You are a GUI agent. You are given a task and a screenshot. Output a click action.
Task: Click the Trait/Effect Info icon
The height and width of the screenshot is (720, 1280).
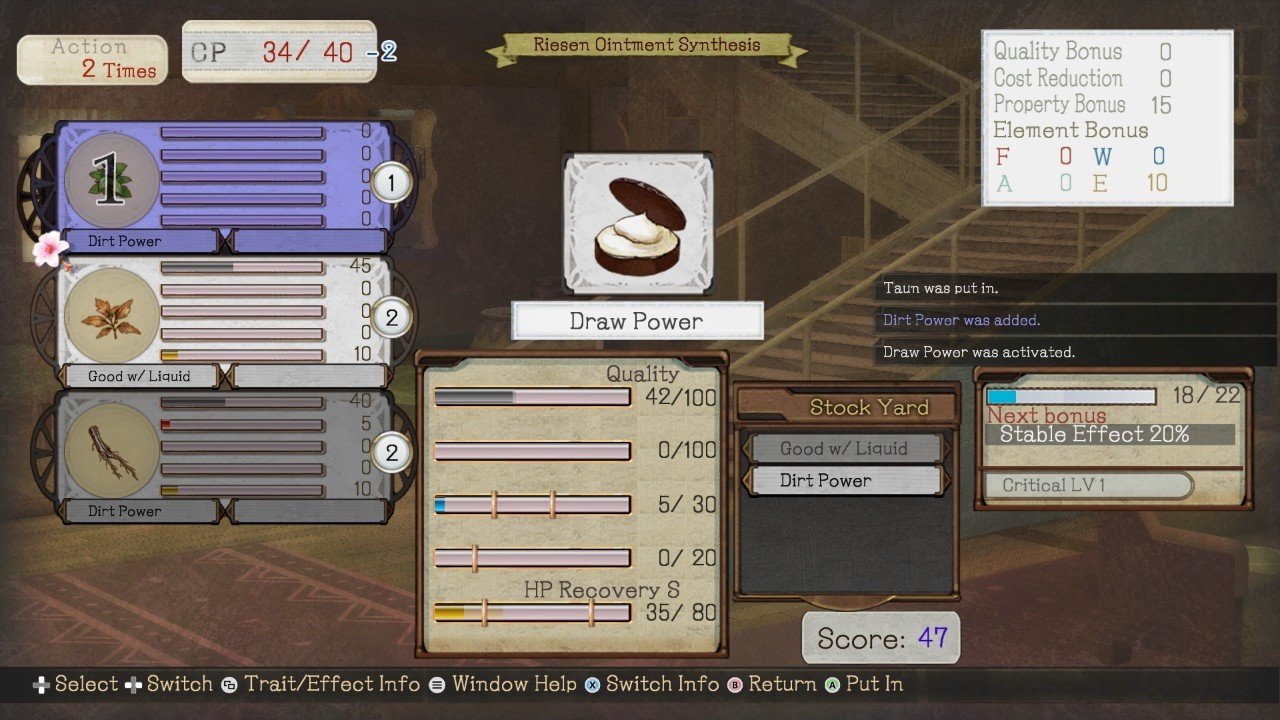227,684
